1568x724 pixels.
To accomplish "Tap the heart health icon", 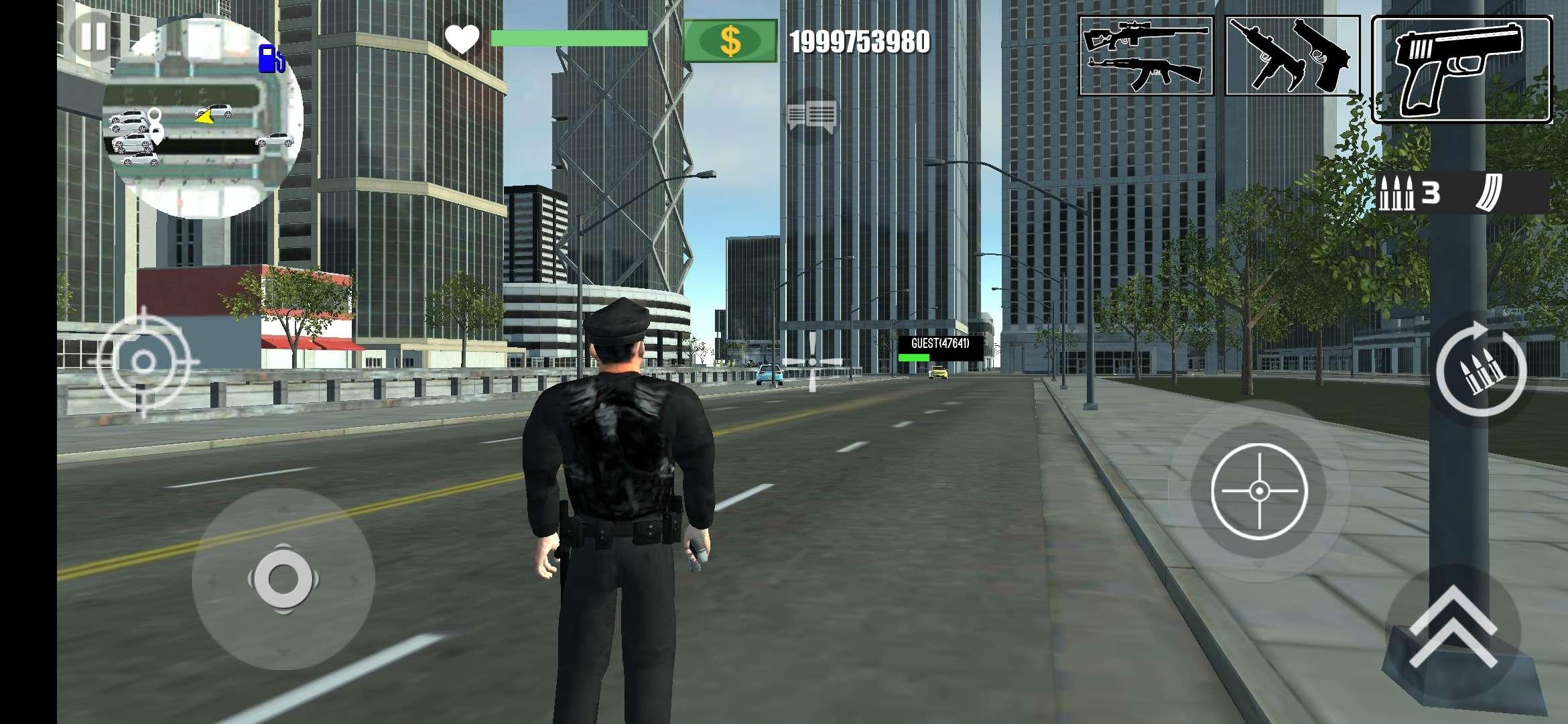I will point(464,40).
